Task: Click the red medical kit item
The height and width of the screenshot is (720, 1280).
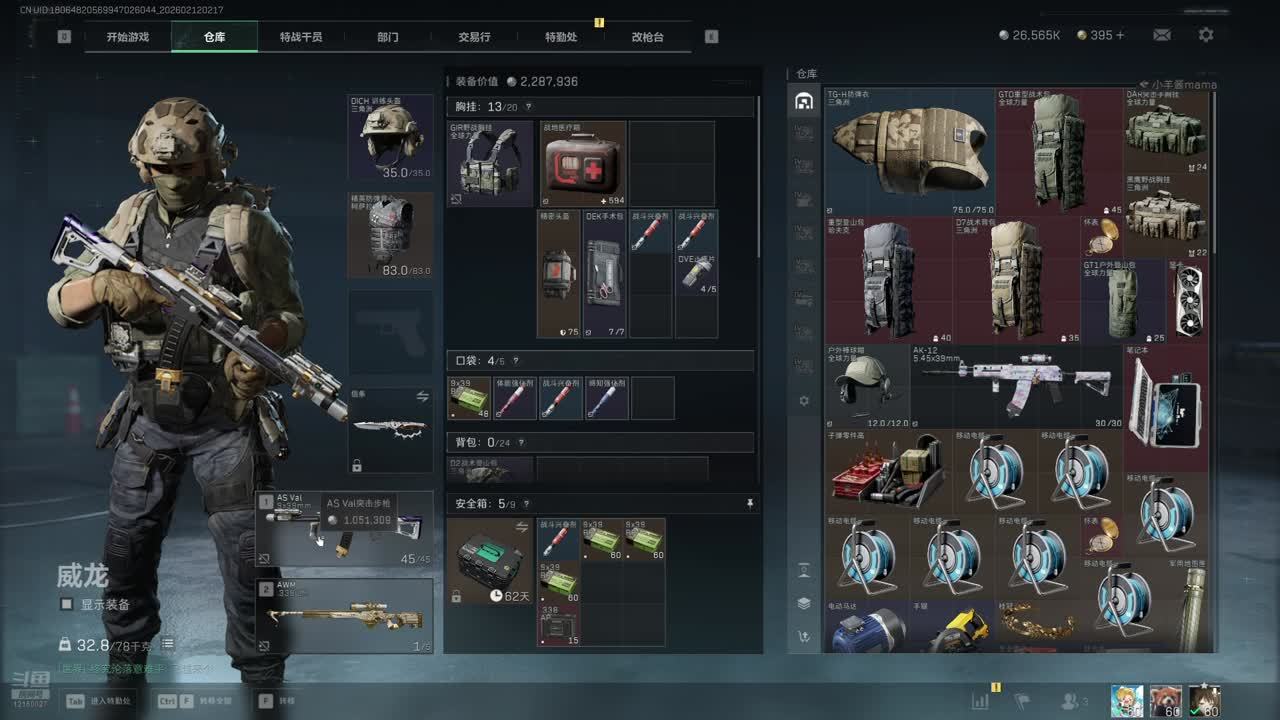Action: [x=583, y=163]
